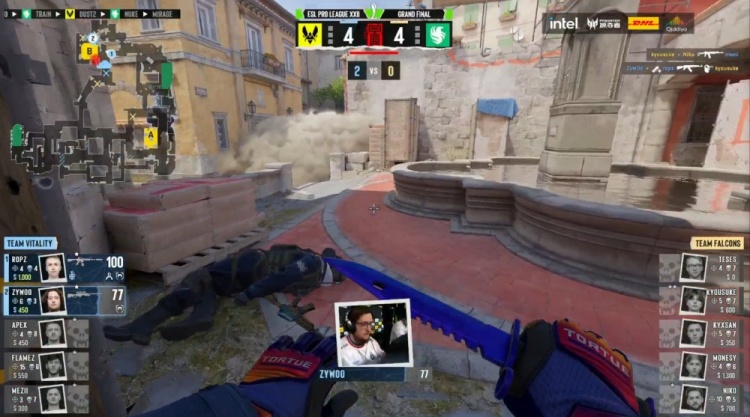Click the Team Falcons header label
This screenshot has width=750, height=417.
pos(717,243)
